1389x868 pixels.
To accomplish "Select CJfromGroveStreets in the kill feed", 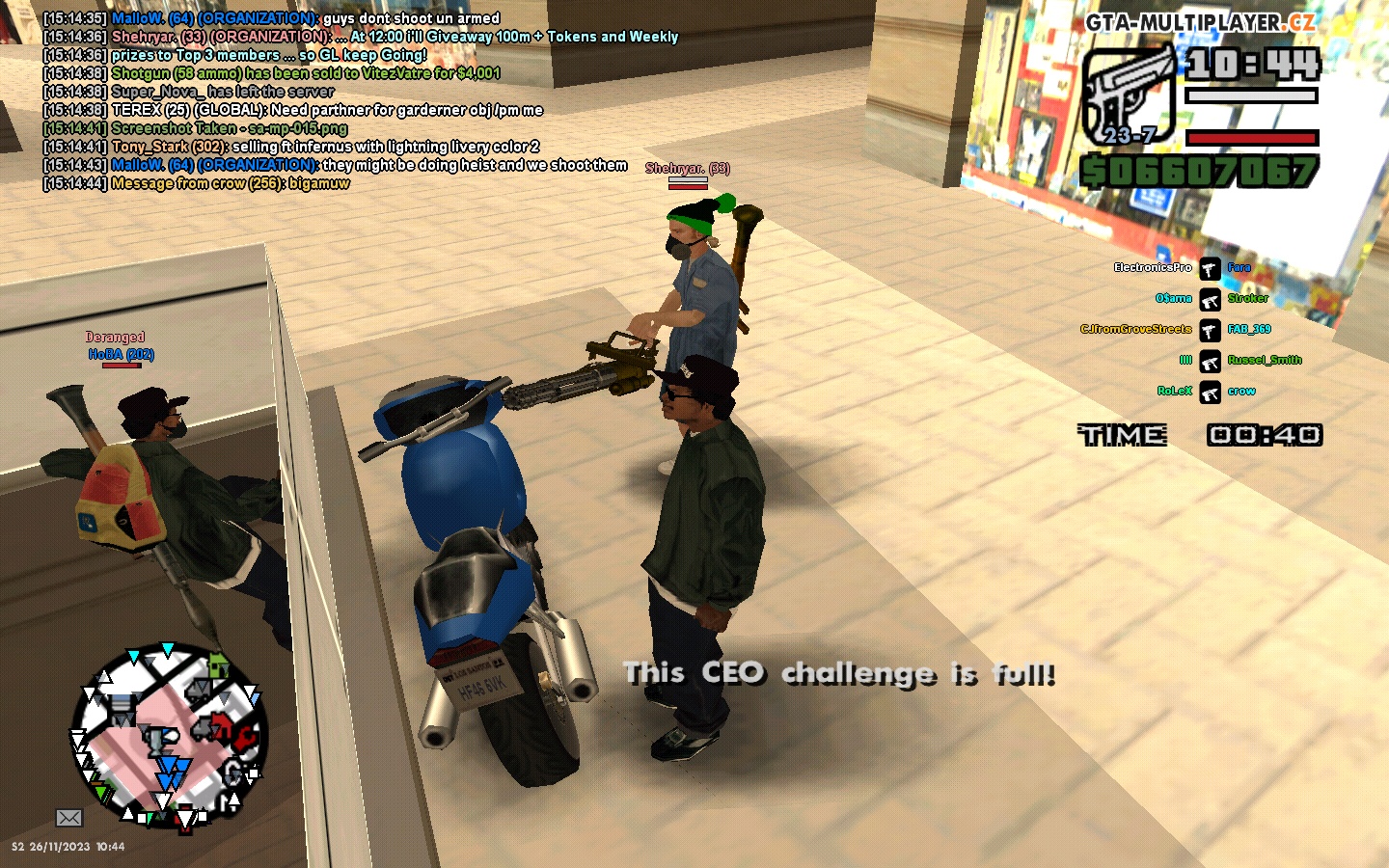I will pos(1135,329).
